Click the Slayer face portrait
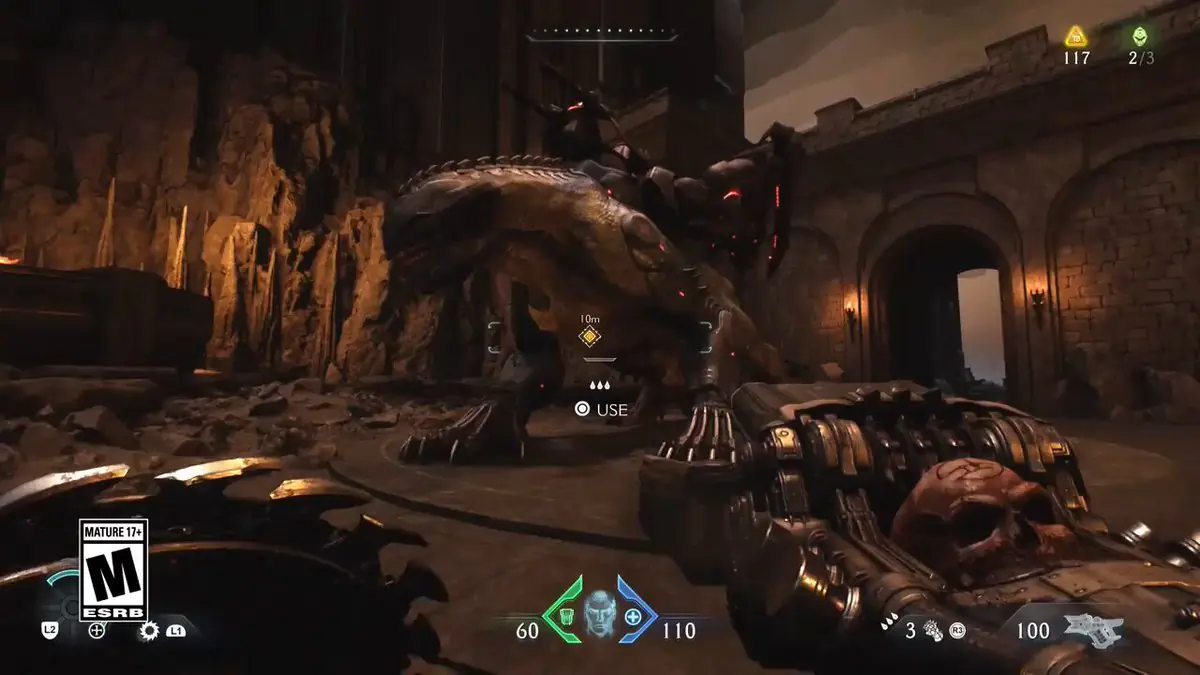 (599, 614)
